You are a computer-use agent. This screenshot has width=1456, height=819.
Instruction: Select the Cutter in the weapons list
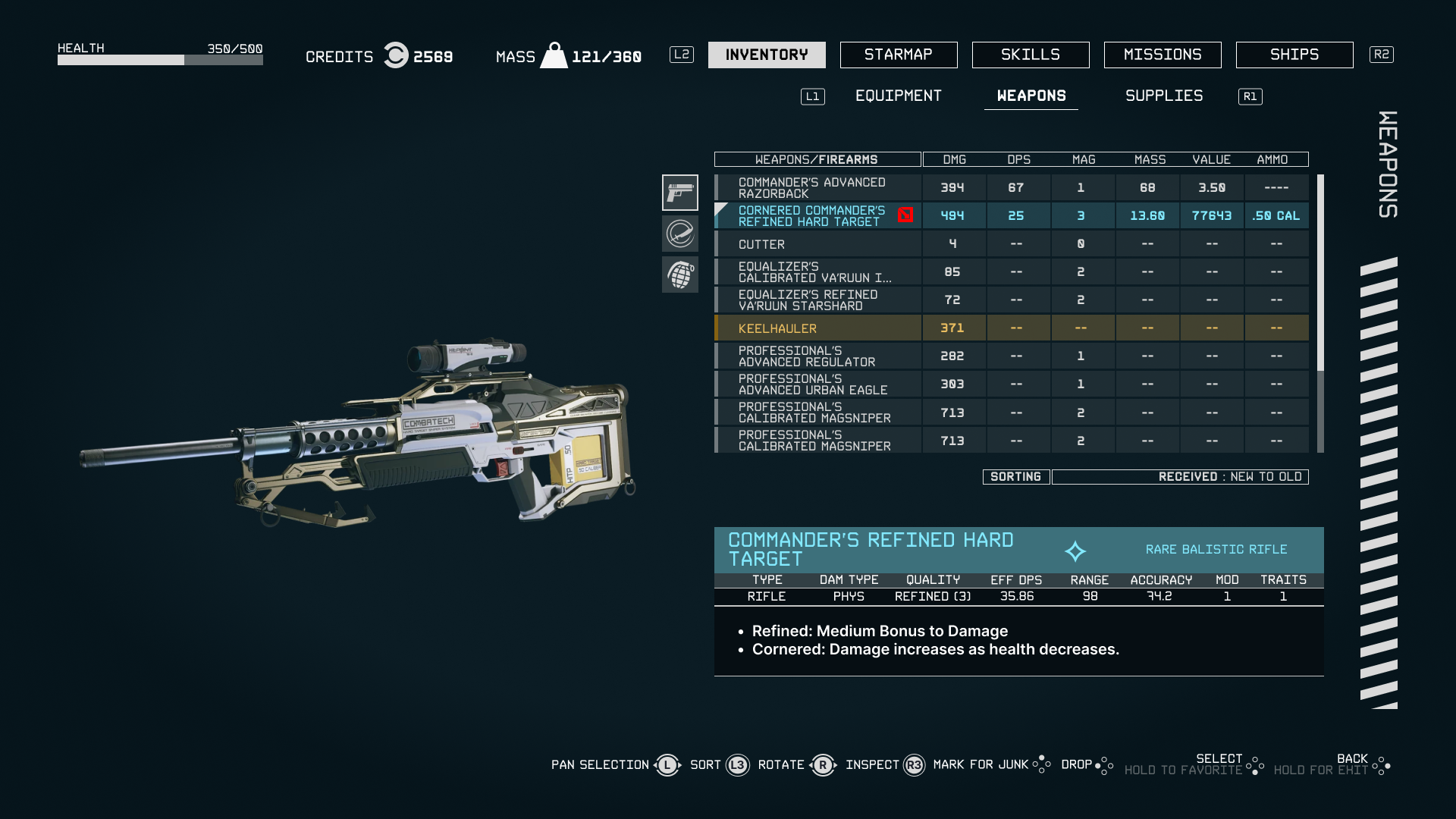point(761,243)
